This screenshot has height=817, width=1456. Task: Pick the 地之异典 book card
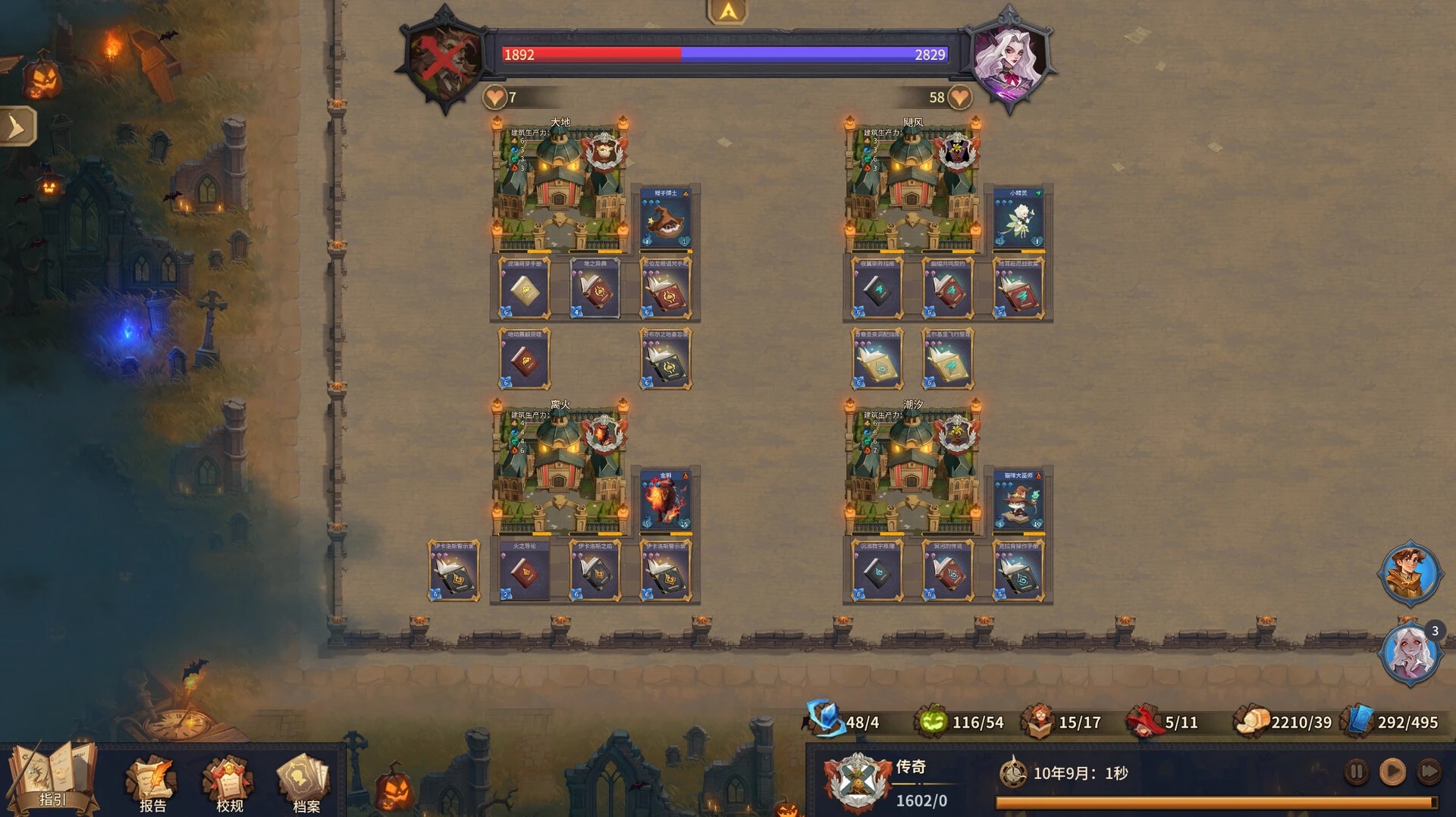coord(595,289)
